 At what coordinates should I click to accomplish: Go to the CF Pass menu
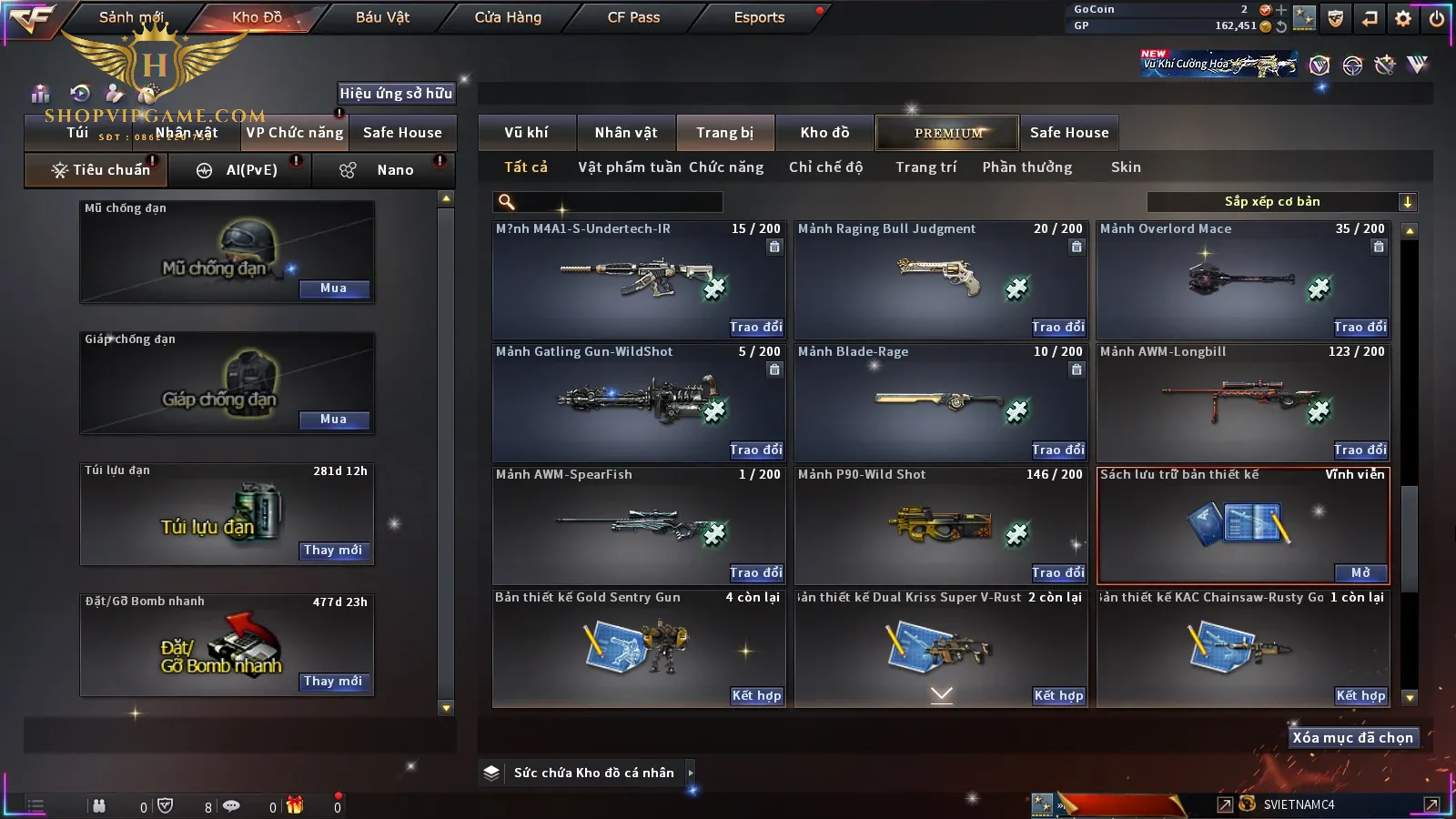[x=633, y=17]
